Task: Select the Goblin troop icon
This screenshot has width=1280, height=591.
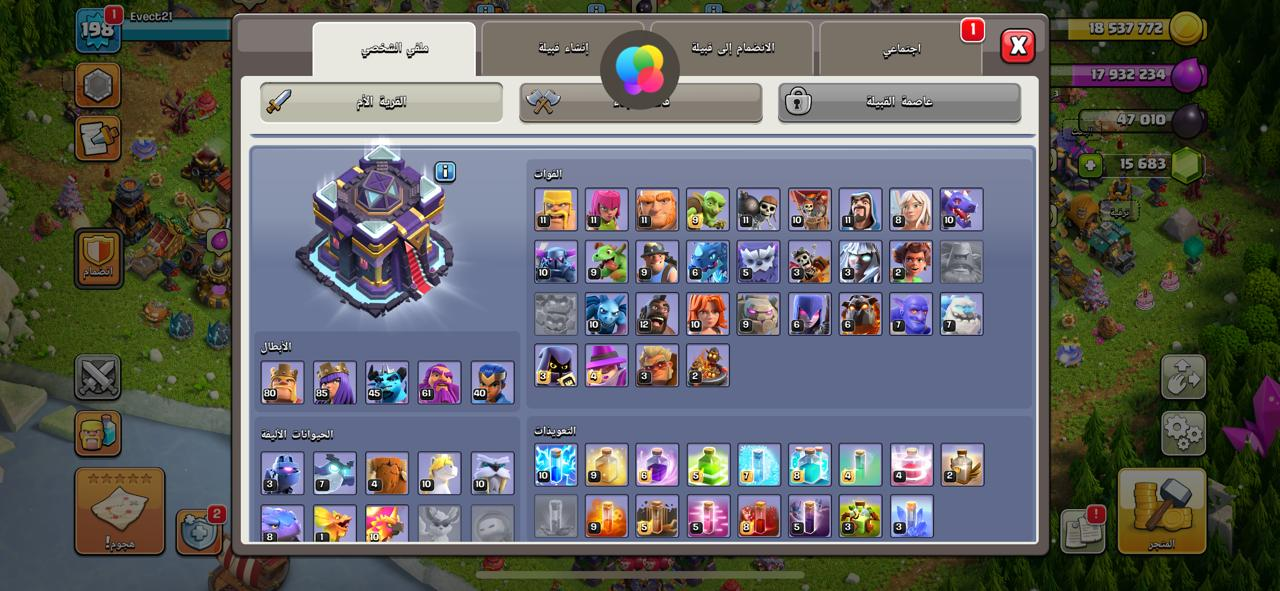Action: [708, 209]
